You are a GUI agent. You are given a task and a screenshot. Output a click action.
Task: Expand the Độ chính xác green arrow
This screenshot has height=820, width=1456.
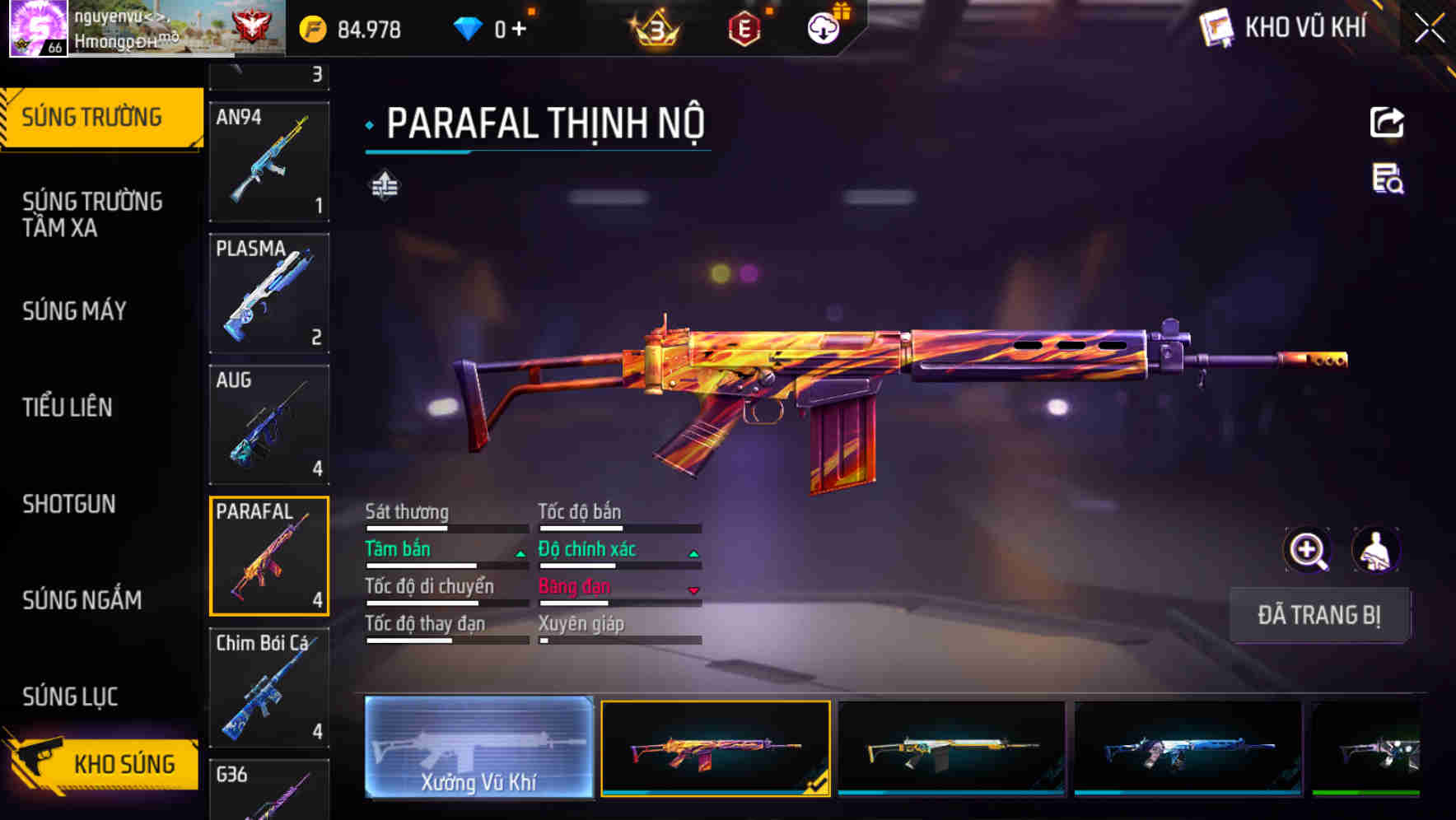click(x=693, y=552)
